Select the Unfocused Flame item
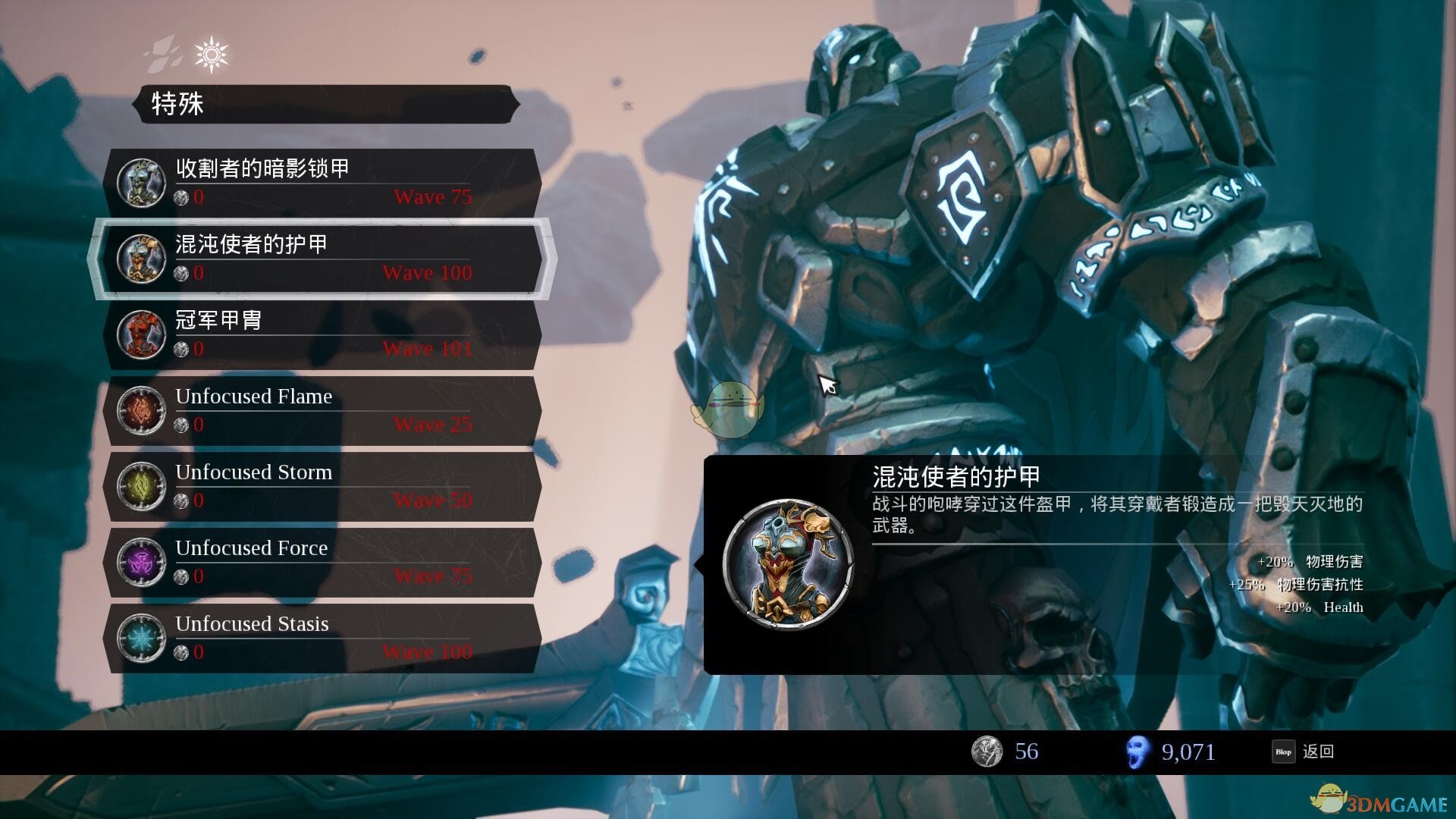Screen dimensions: 1456x819 click(322, 410)
